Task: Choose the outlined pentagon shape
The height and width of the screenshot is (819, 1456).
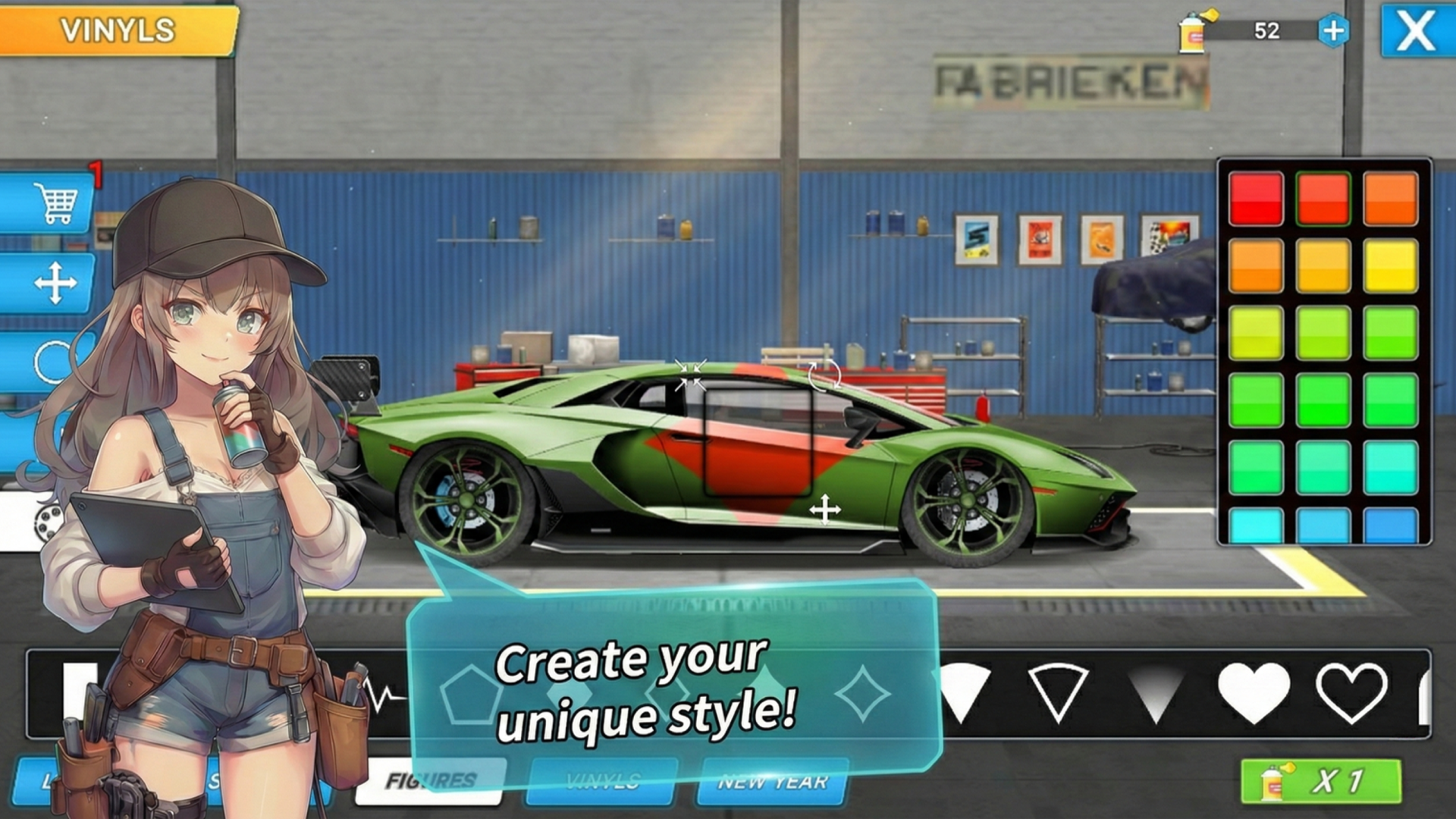Action: (471, 693)
